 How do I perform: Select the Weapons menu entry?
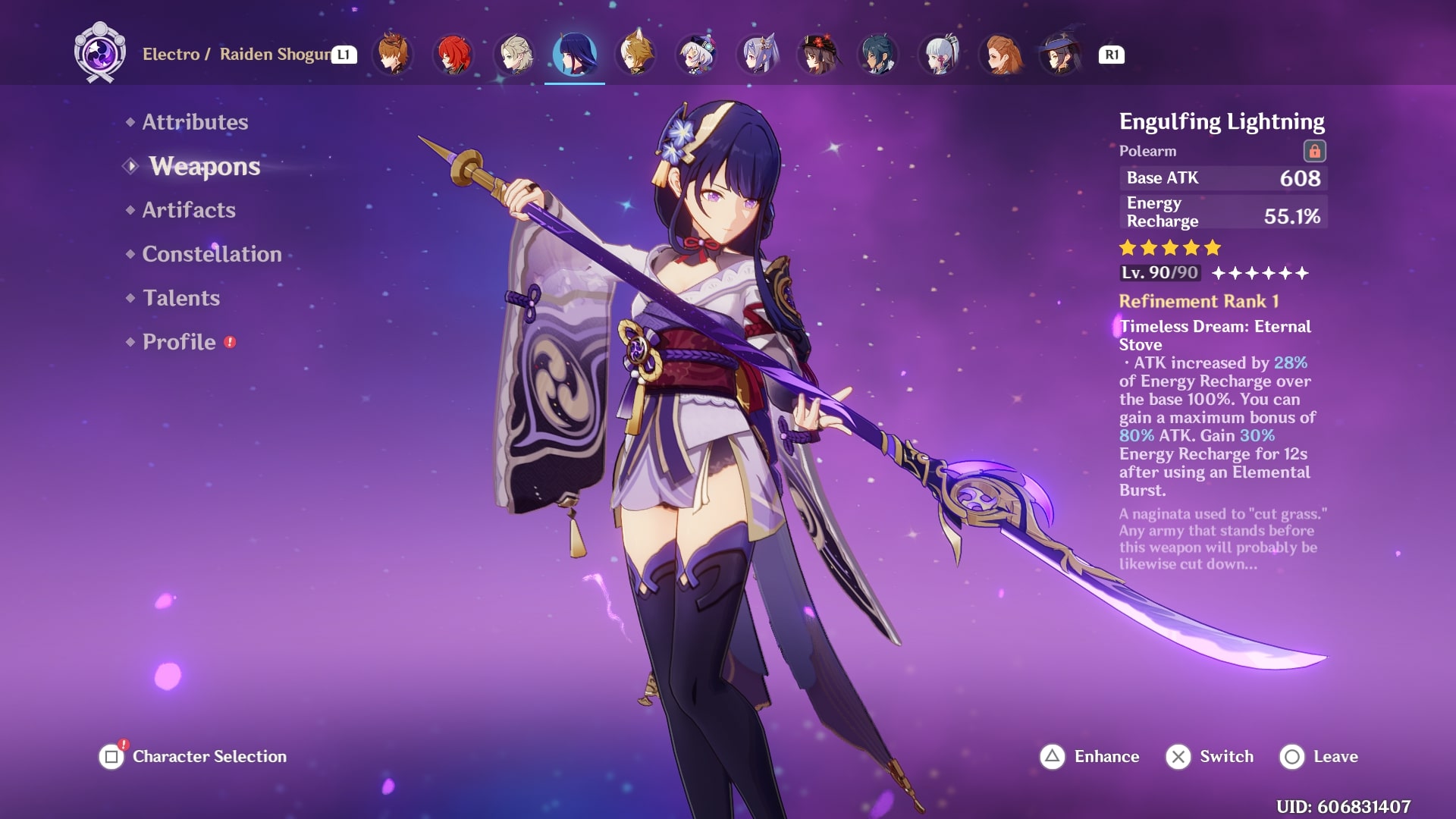(x=204, y=166)
